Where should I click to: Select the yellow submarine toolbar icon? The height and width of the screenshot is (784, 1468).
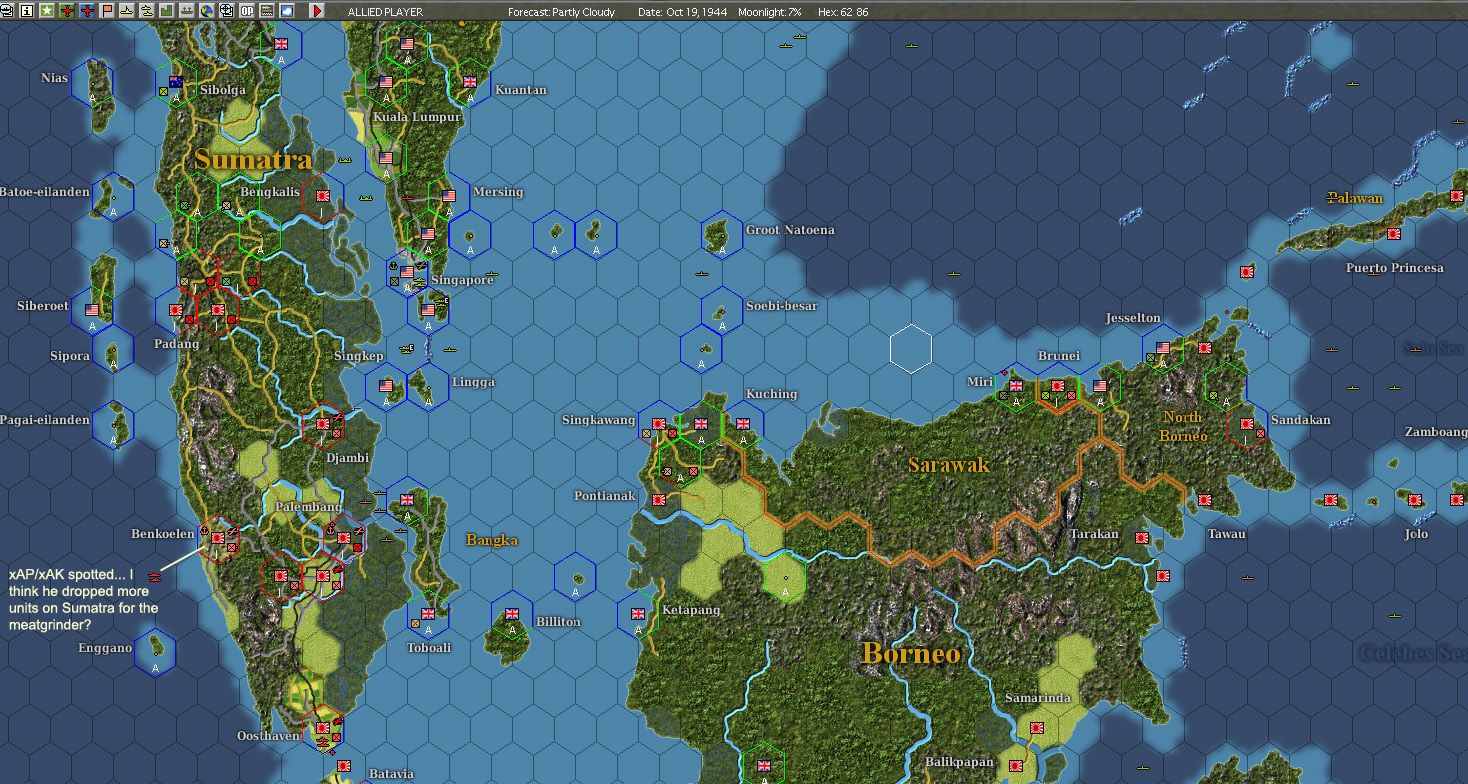[x=125, y=9]
